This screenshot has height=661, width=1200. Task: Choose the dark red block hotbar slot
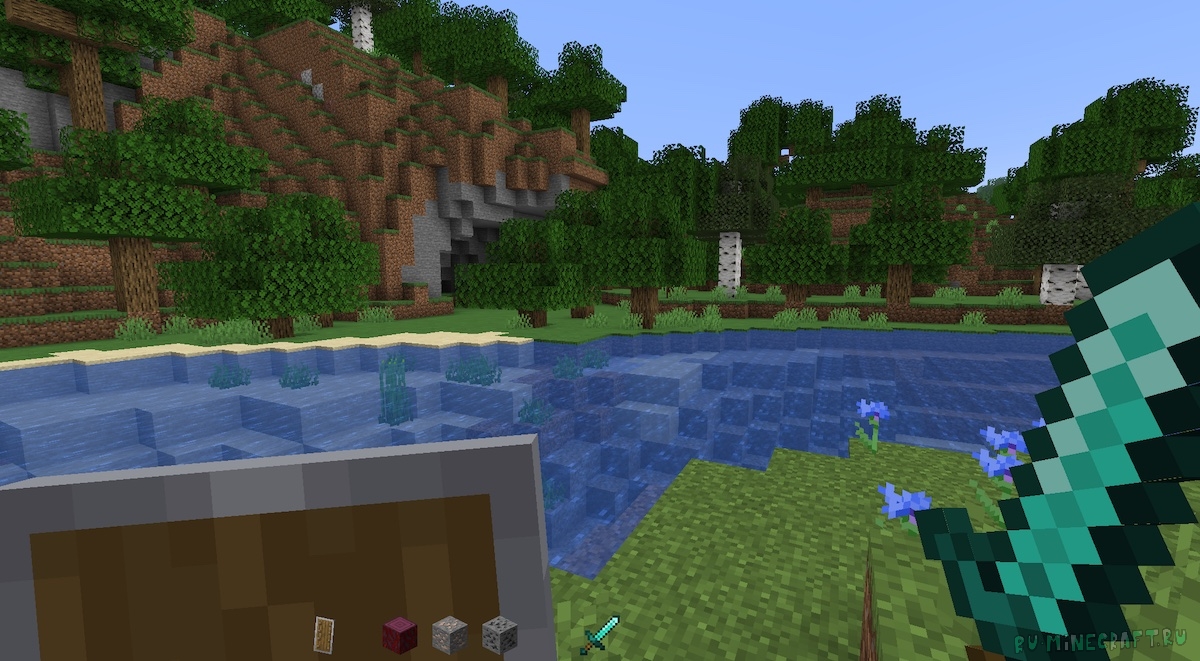click(398, 634)
